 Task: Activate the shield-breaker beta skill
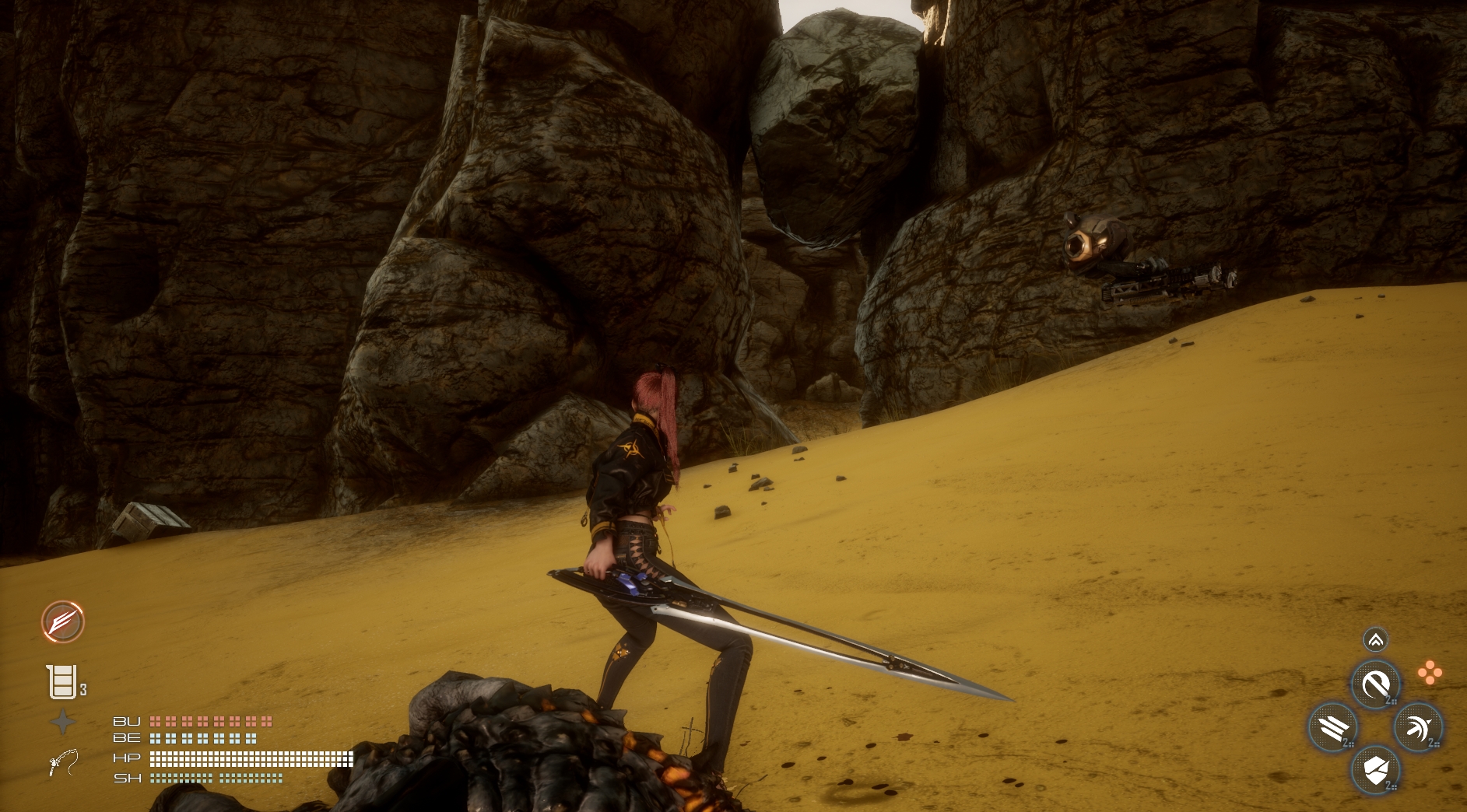pos(1376,771)
